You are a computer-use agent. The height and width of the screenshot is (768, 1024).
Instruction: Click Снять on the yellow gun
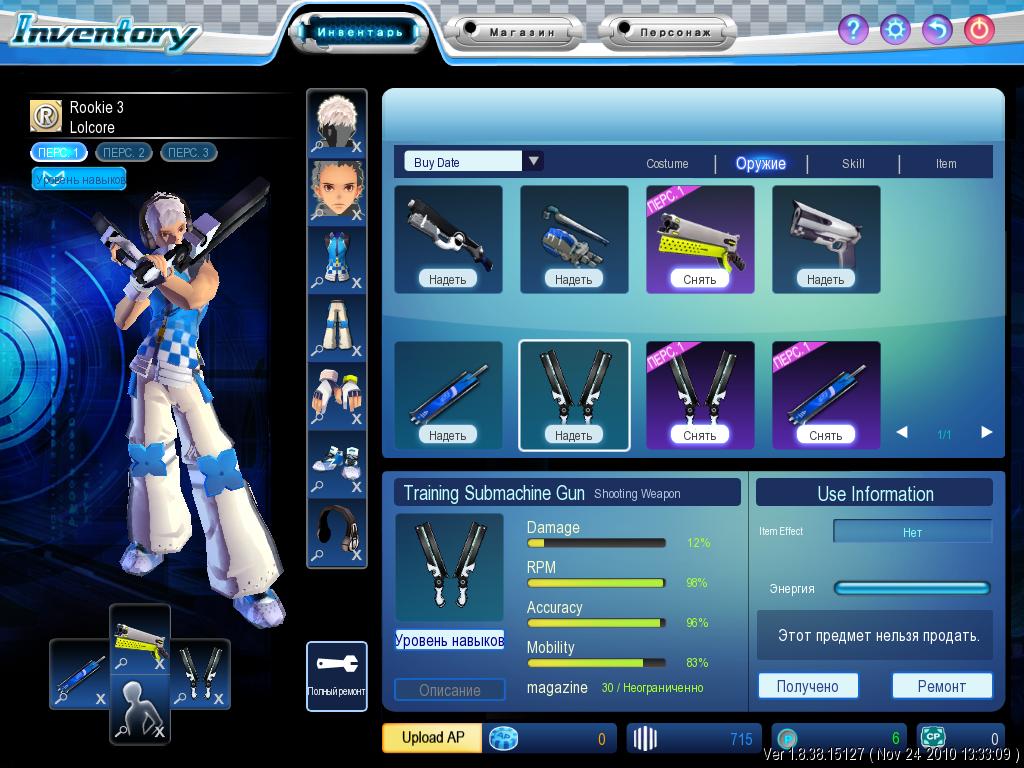click(x=700, y=279)
